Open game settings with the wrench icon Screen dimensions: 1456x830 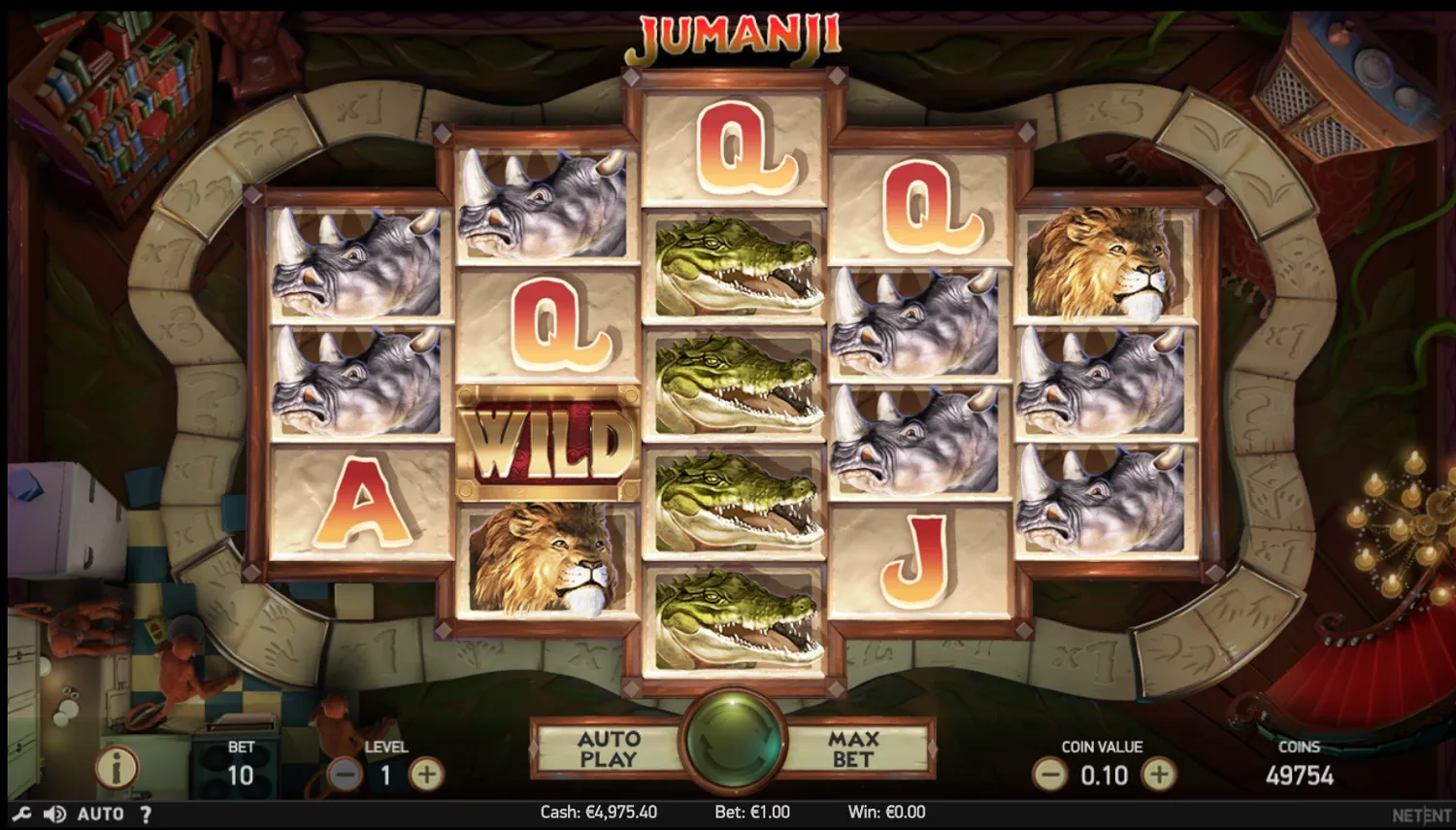[20, 813]
